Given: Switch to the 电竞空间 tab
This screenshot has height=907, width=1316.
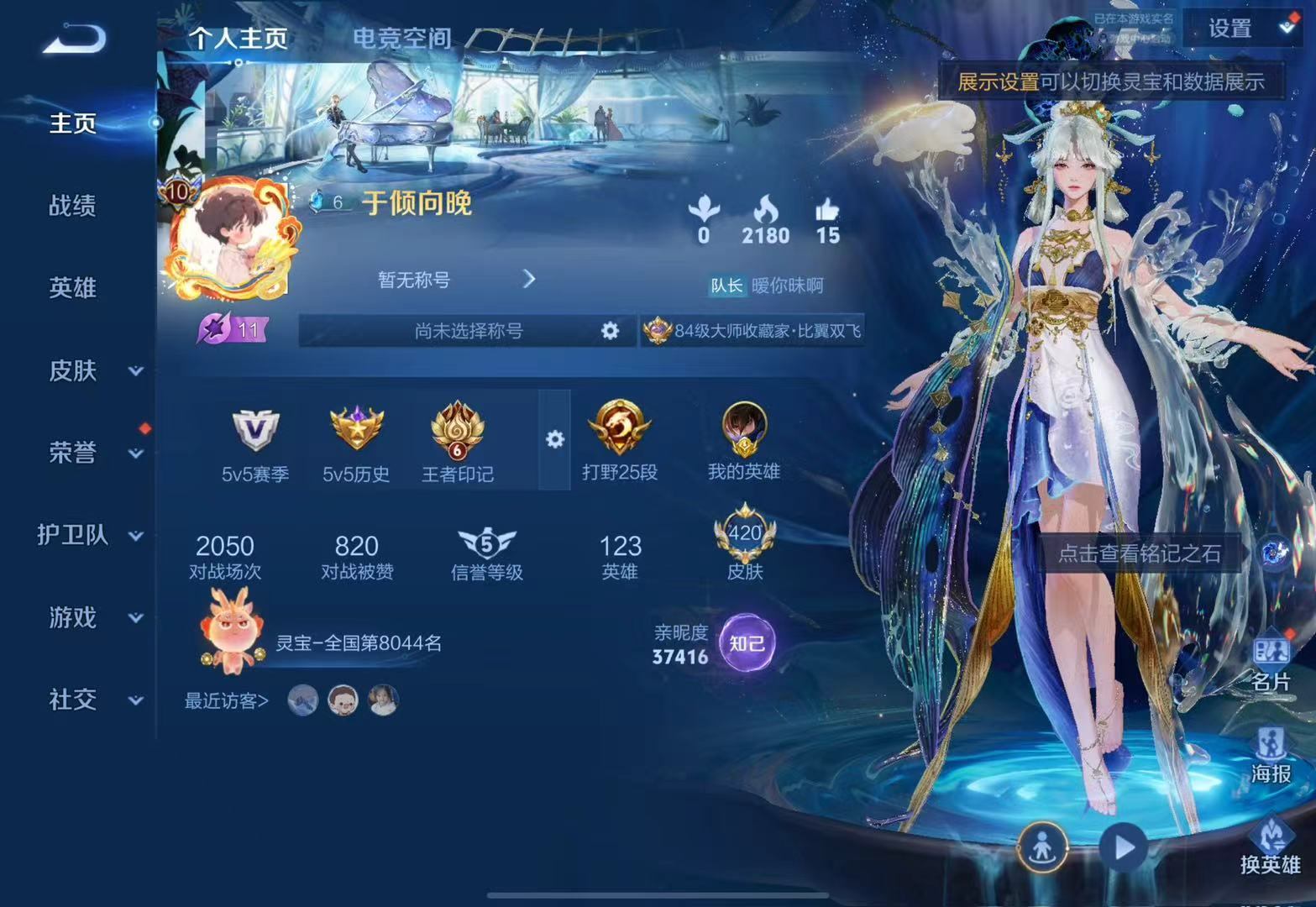Looking at the screenshot, I should point(403,37).
